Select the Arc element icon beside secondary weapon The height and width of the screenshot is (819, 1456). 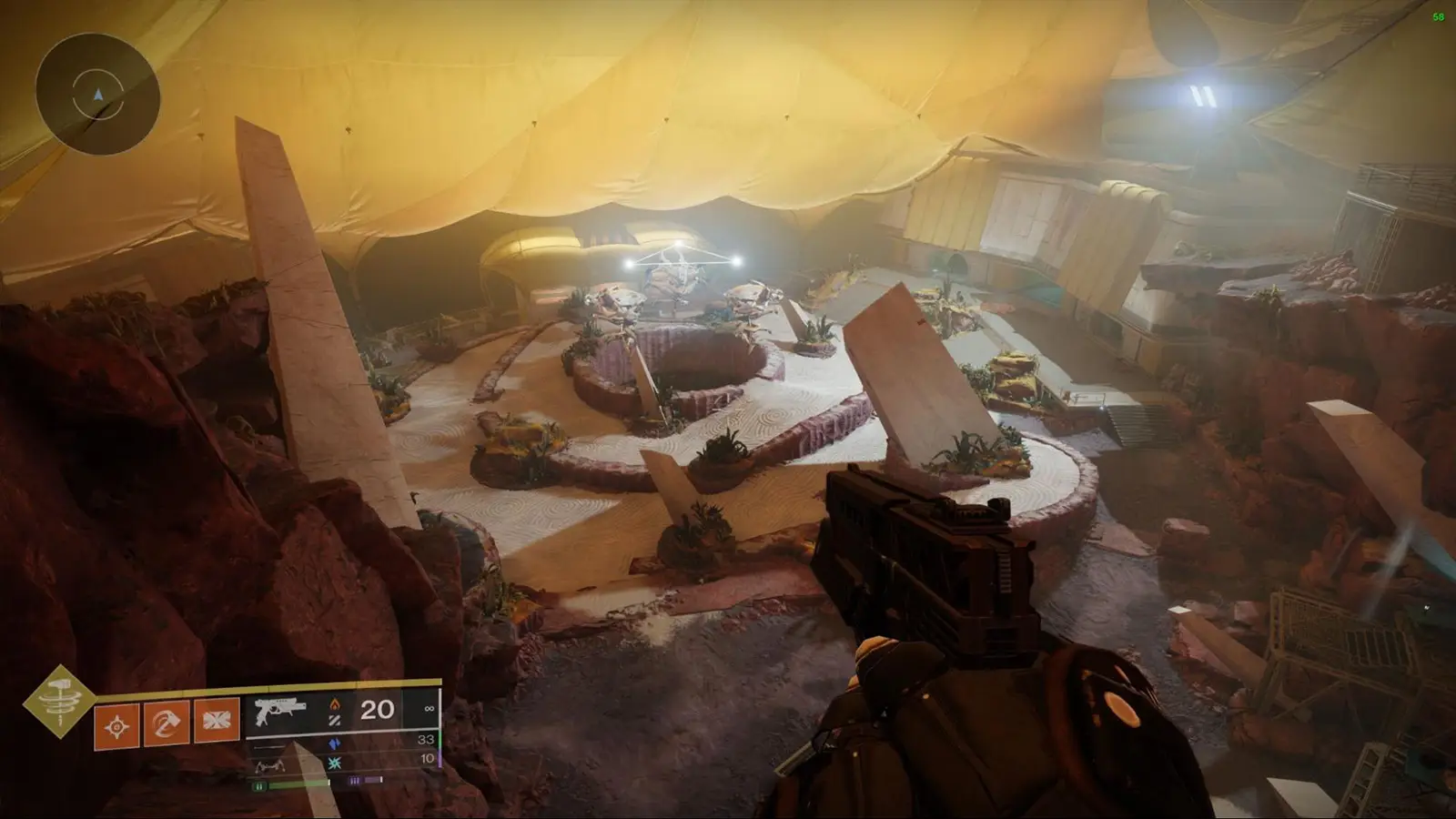pos(335,743)
